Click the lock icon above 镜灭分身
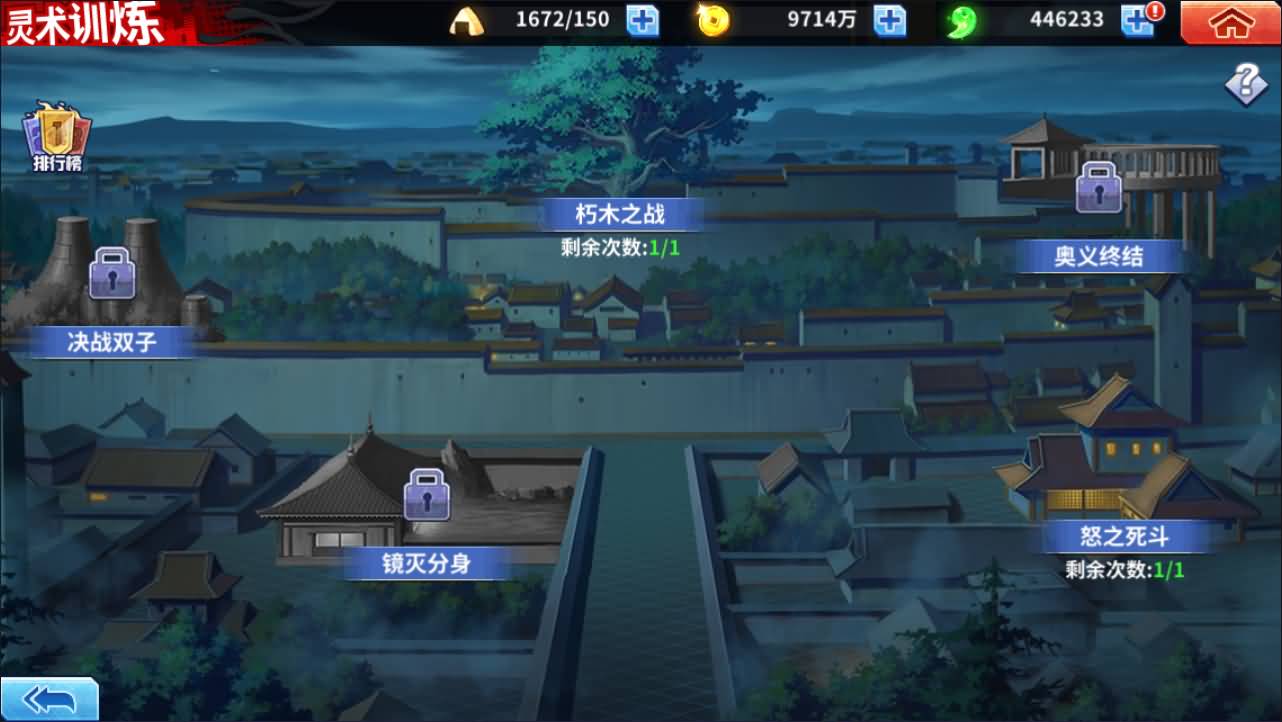Viewport: 1282px width, 722px height. tap(429, 497)
